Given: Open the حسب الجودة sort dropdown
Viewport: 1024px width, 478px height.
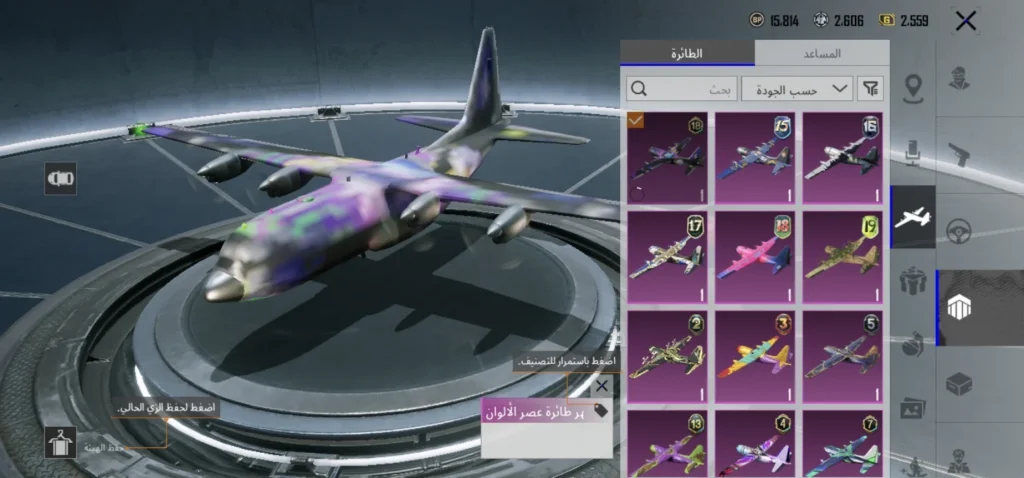Looking at the screenshot, I should click(798, 89).
